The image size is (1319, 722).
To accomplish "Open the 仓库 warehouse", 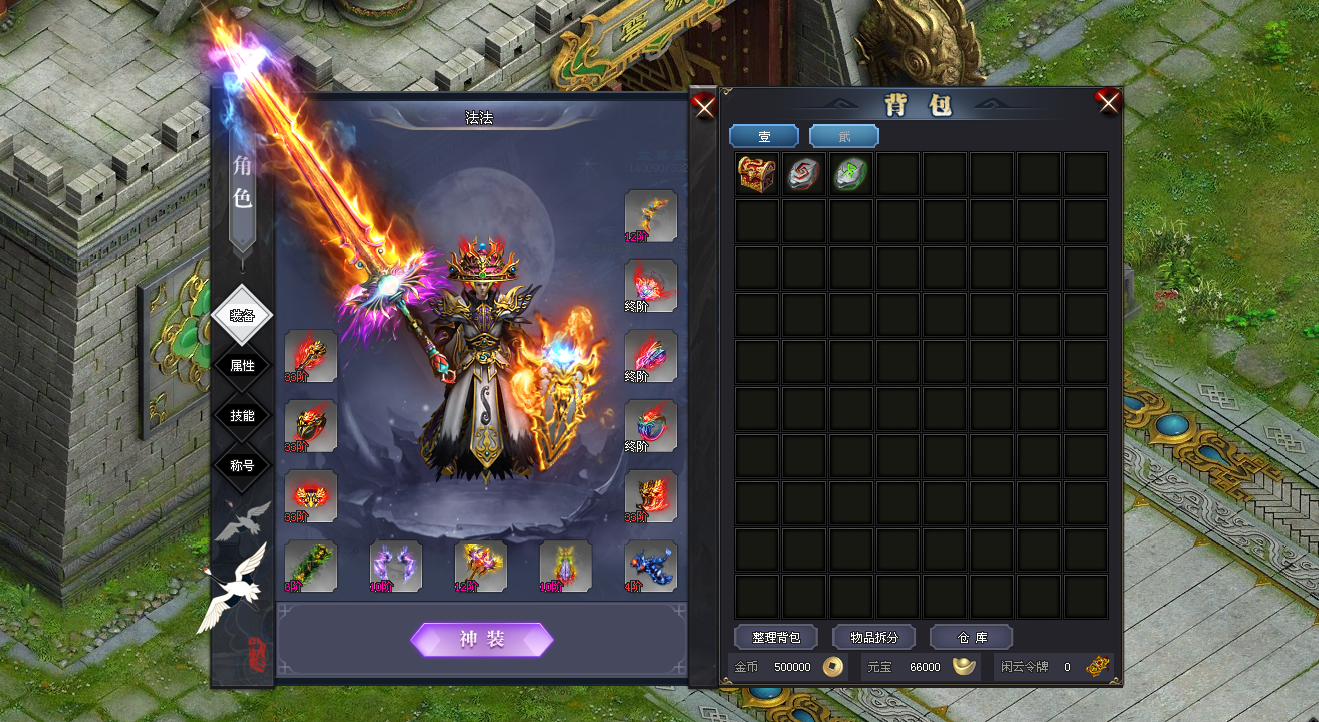I will point(971,637).
